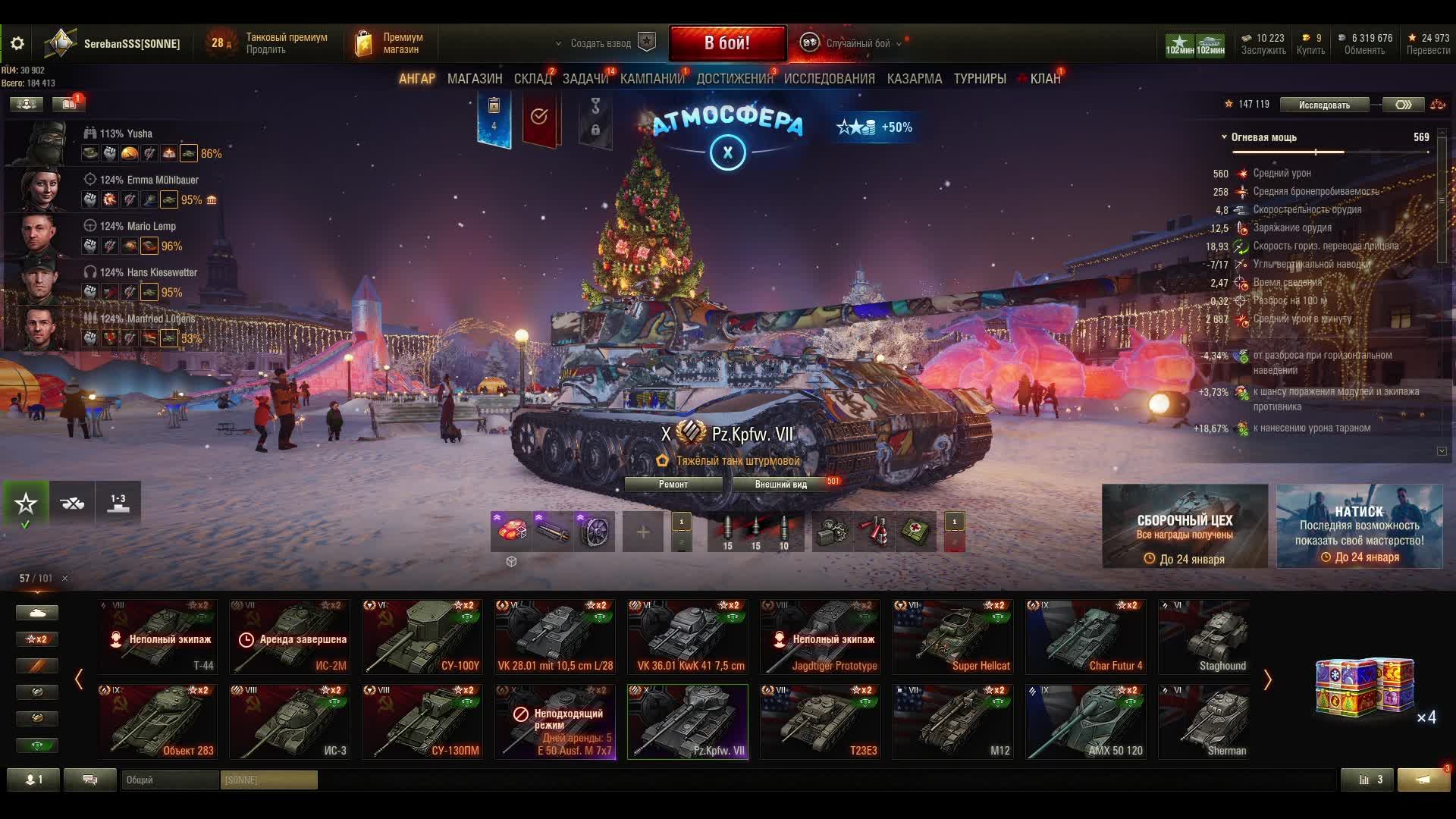The image size is (1456, 819).
Task: Open the ИССЛЕДОВАНИЯ tab
Action: [x=829, y=79]
